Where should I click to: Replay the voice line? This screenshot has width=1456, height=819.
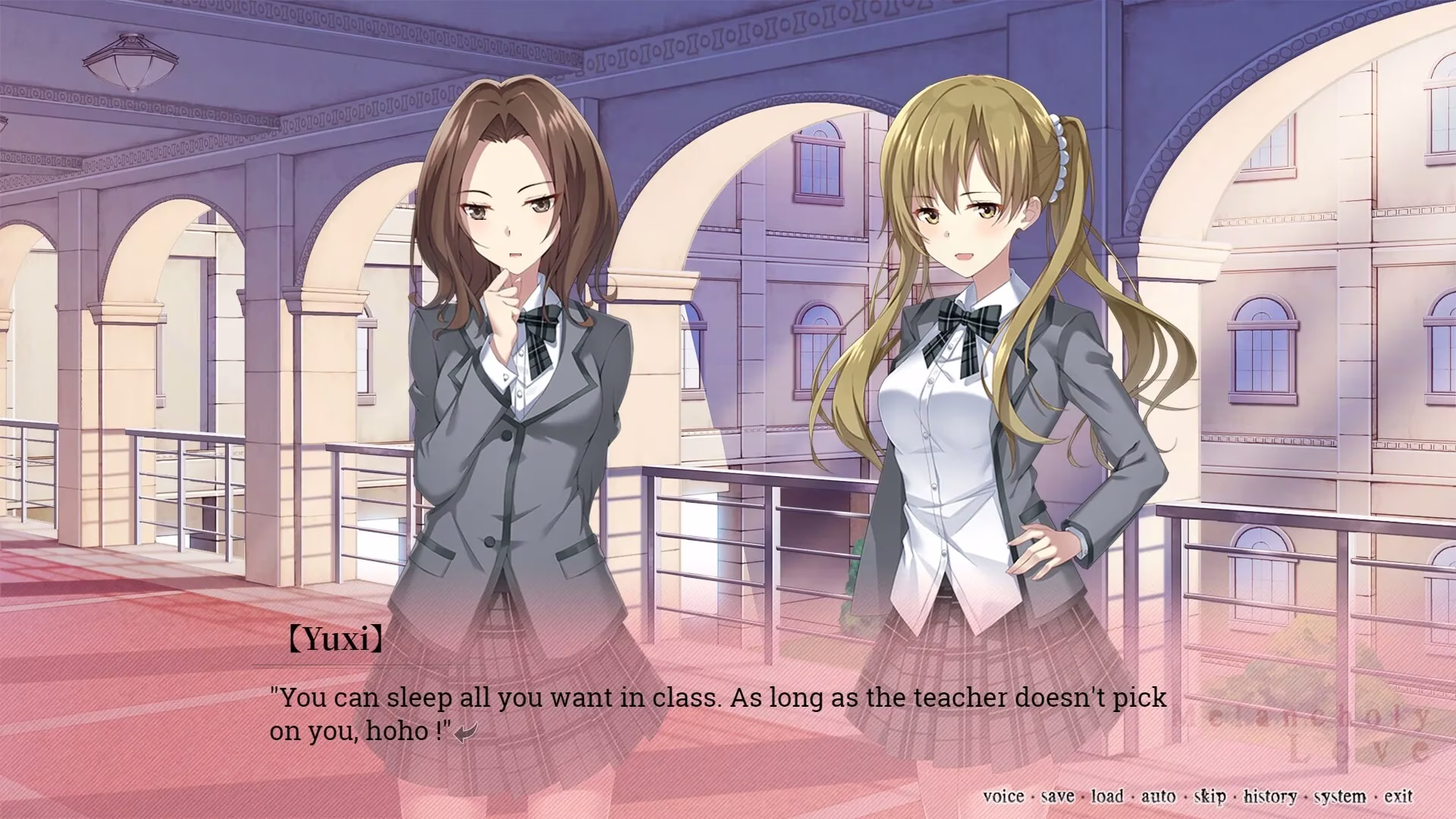(x=1003, y=796)
